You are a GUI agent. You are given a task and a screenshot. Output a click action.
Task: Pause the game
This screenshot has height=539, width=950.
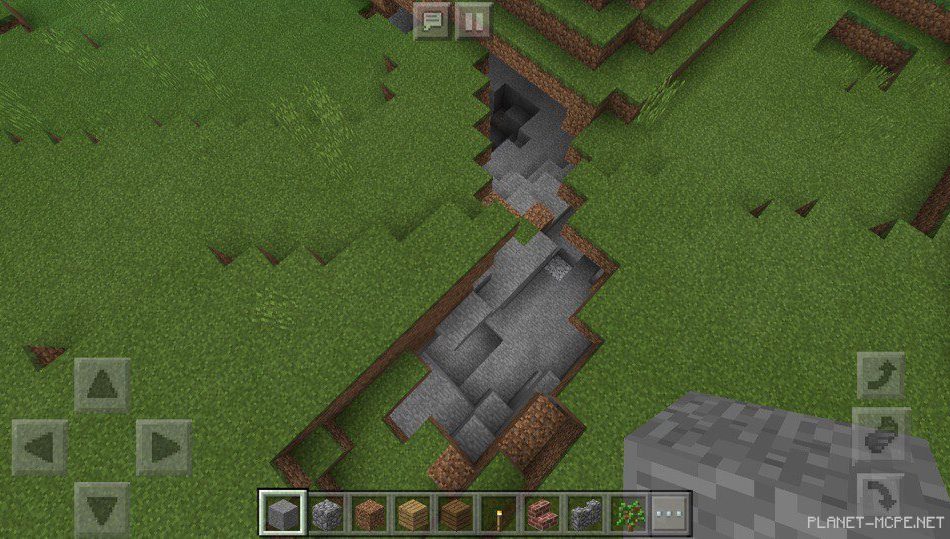[473, 20]
